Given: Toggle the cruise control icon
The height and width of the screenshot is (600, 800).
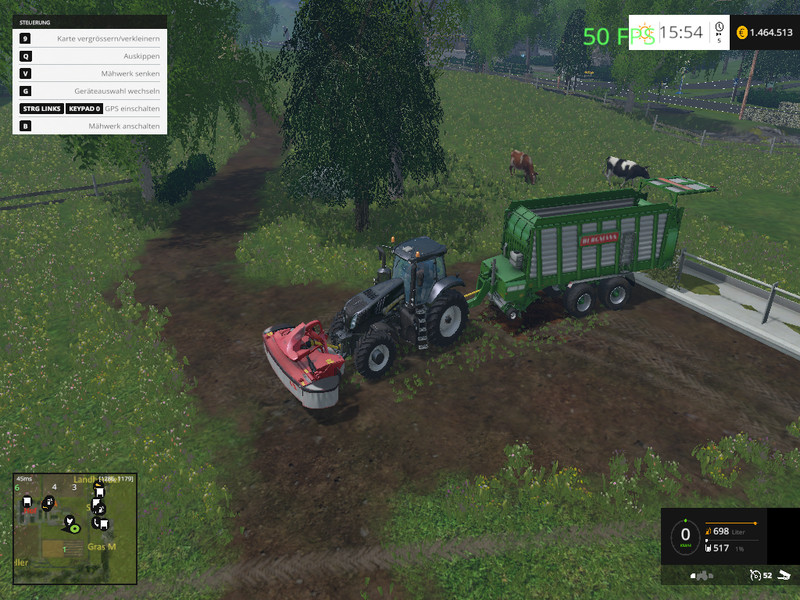Looking at the screenshot, I should 755,575.
